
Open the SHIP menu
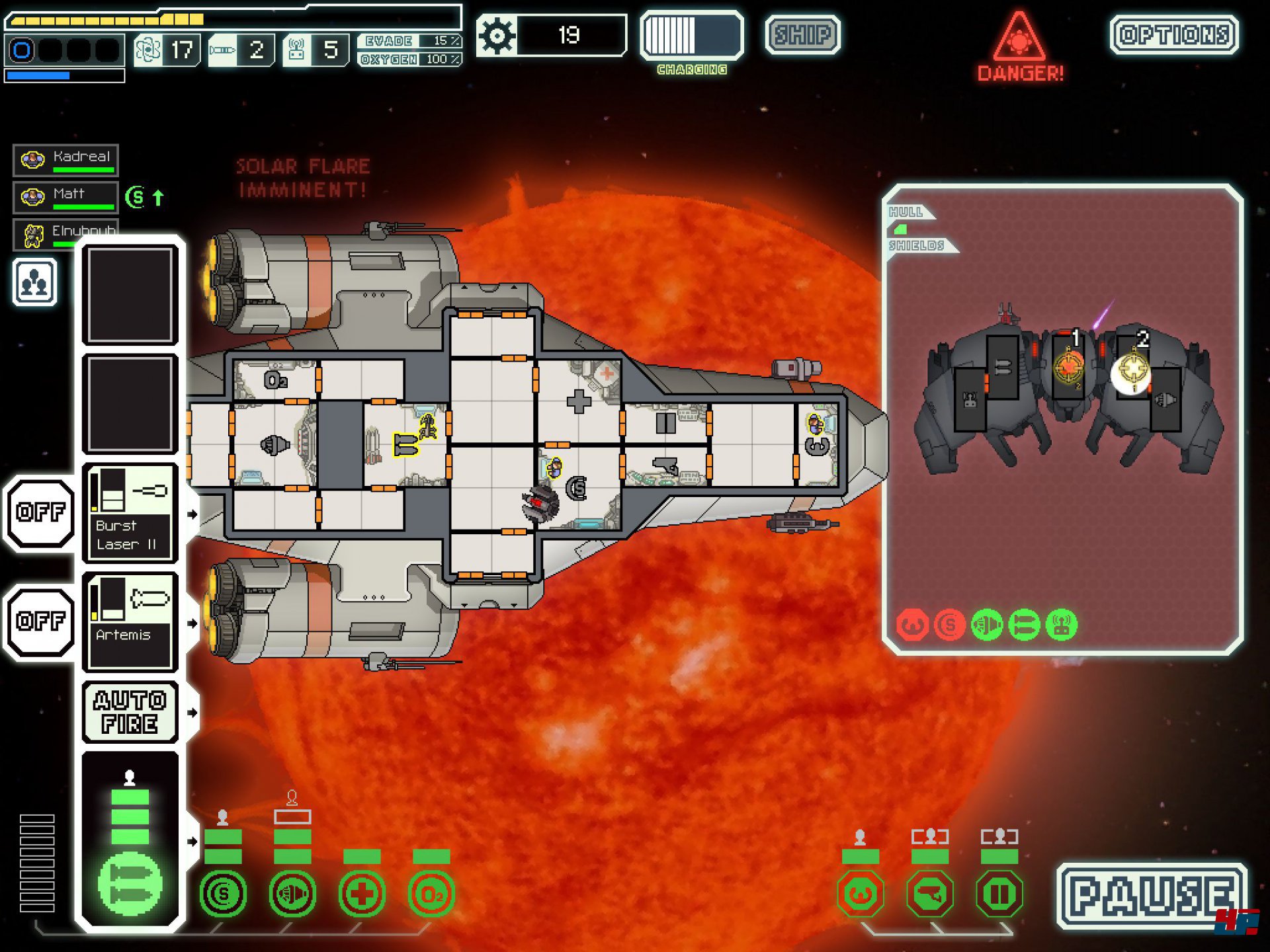tap(802, 35)
